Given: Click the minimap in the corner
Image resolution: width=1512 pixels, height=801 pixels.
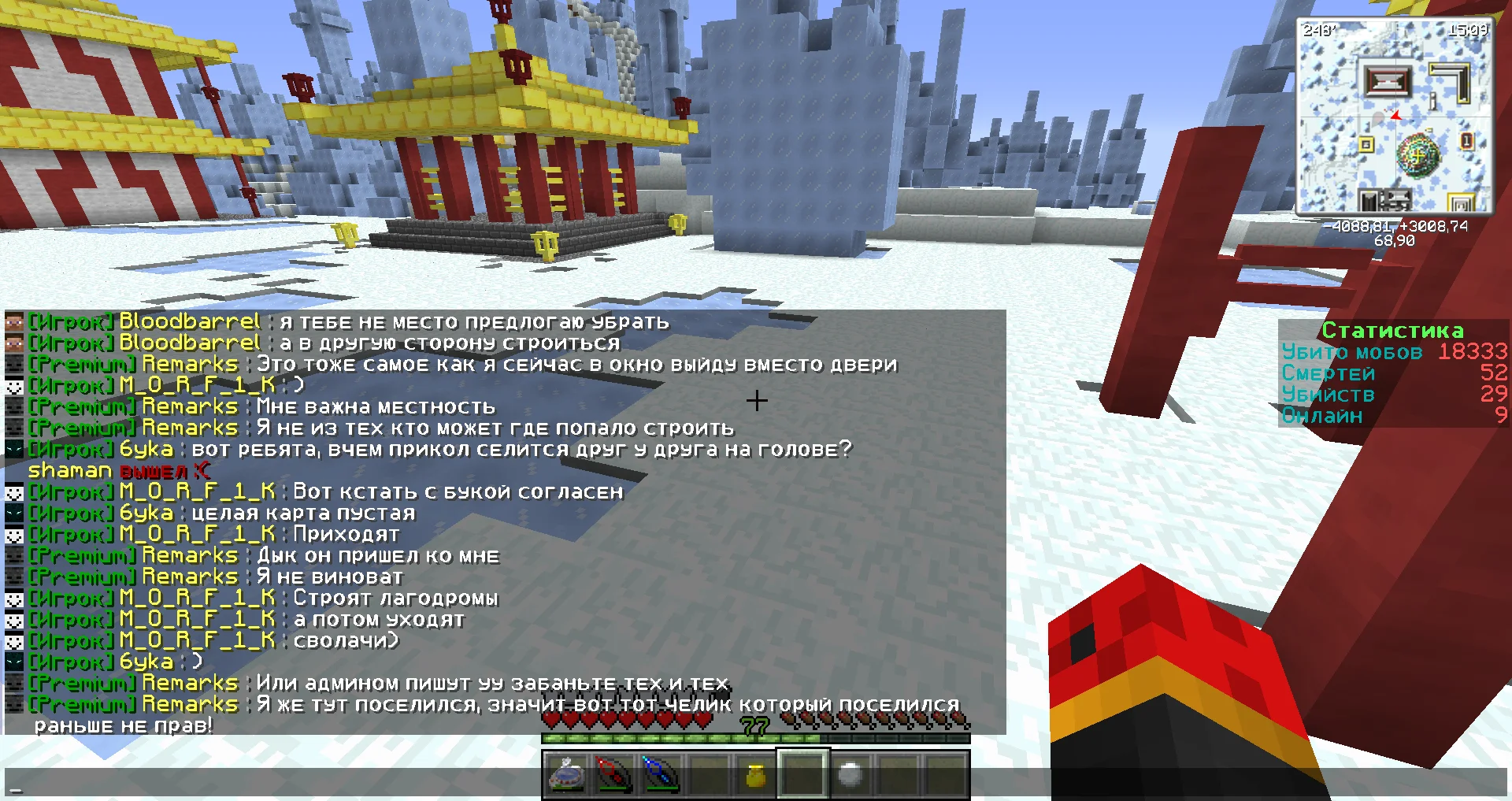Looking at the screenshot, I should 1395,116.
